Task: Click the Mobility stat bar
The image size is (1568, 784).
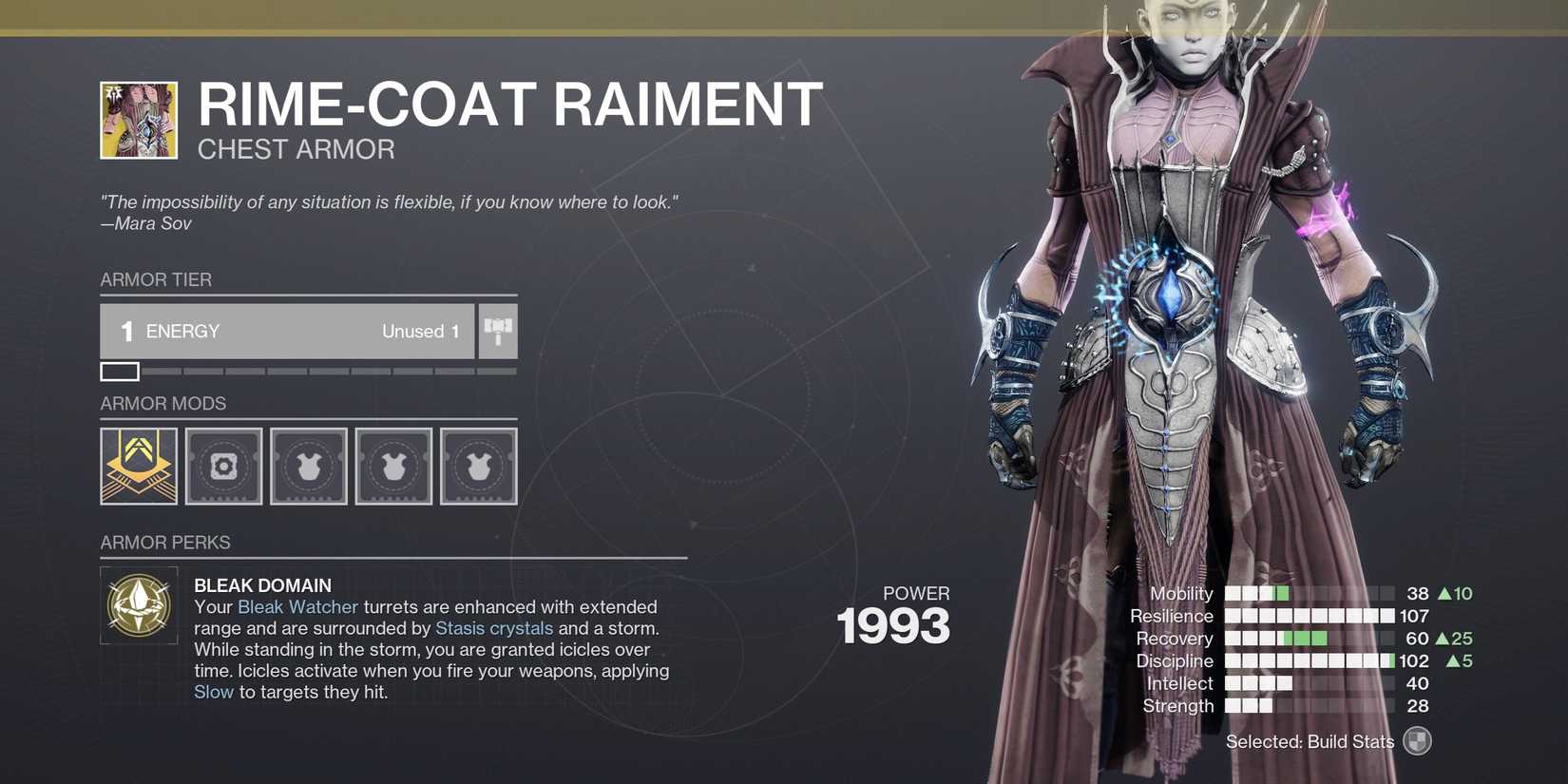Action: pyautogui.click(x=1311, y=593)
